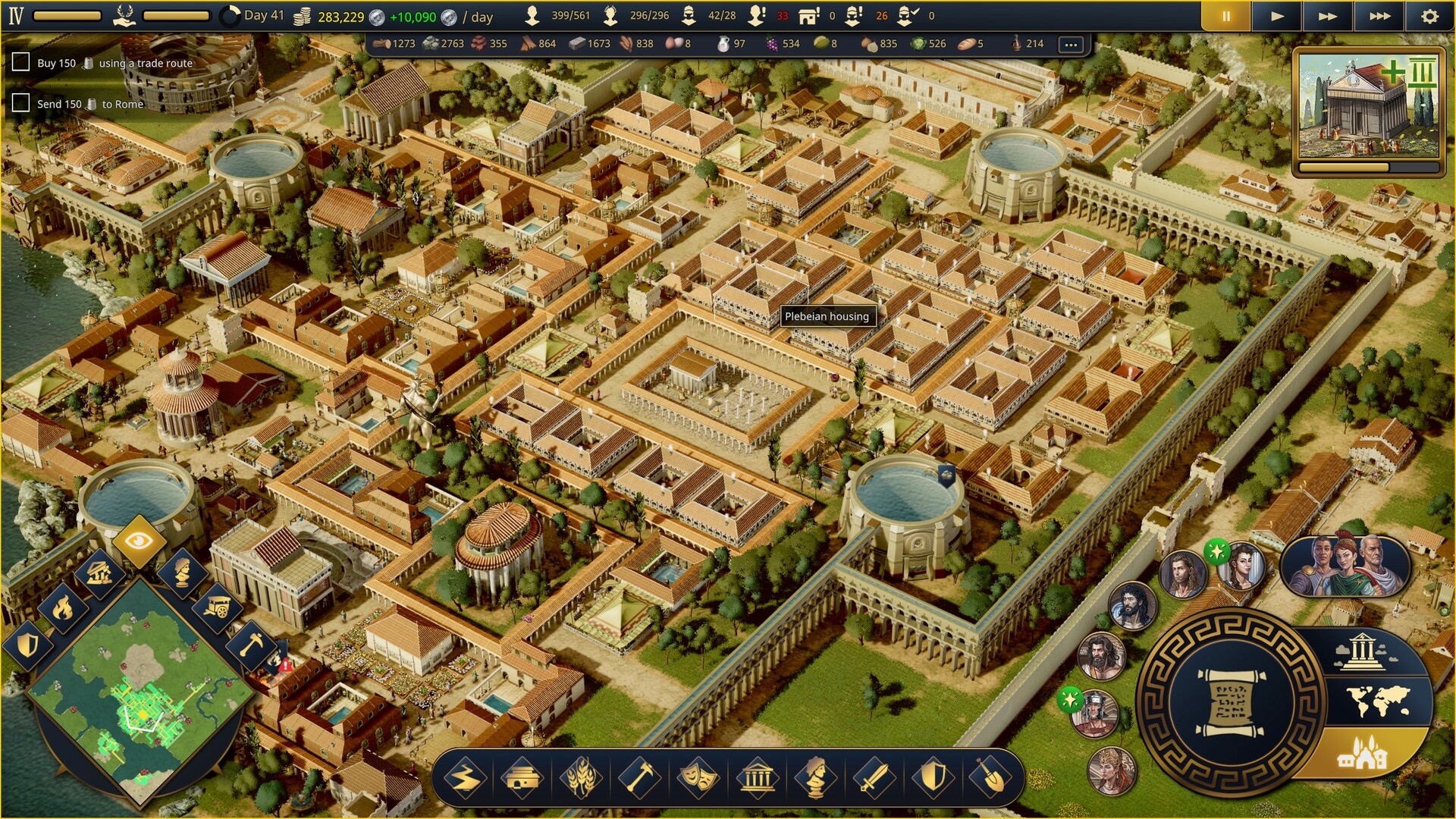This screenshot has height=819, width=1456.
Task: Open the roads build category
Action: click(464, 778)
